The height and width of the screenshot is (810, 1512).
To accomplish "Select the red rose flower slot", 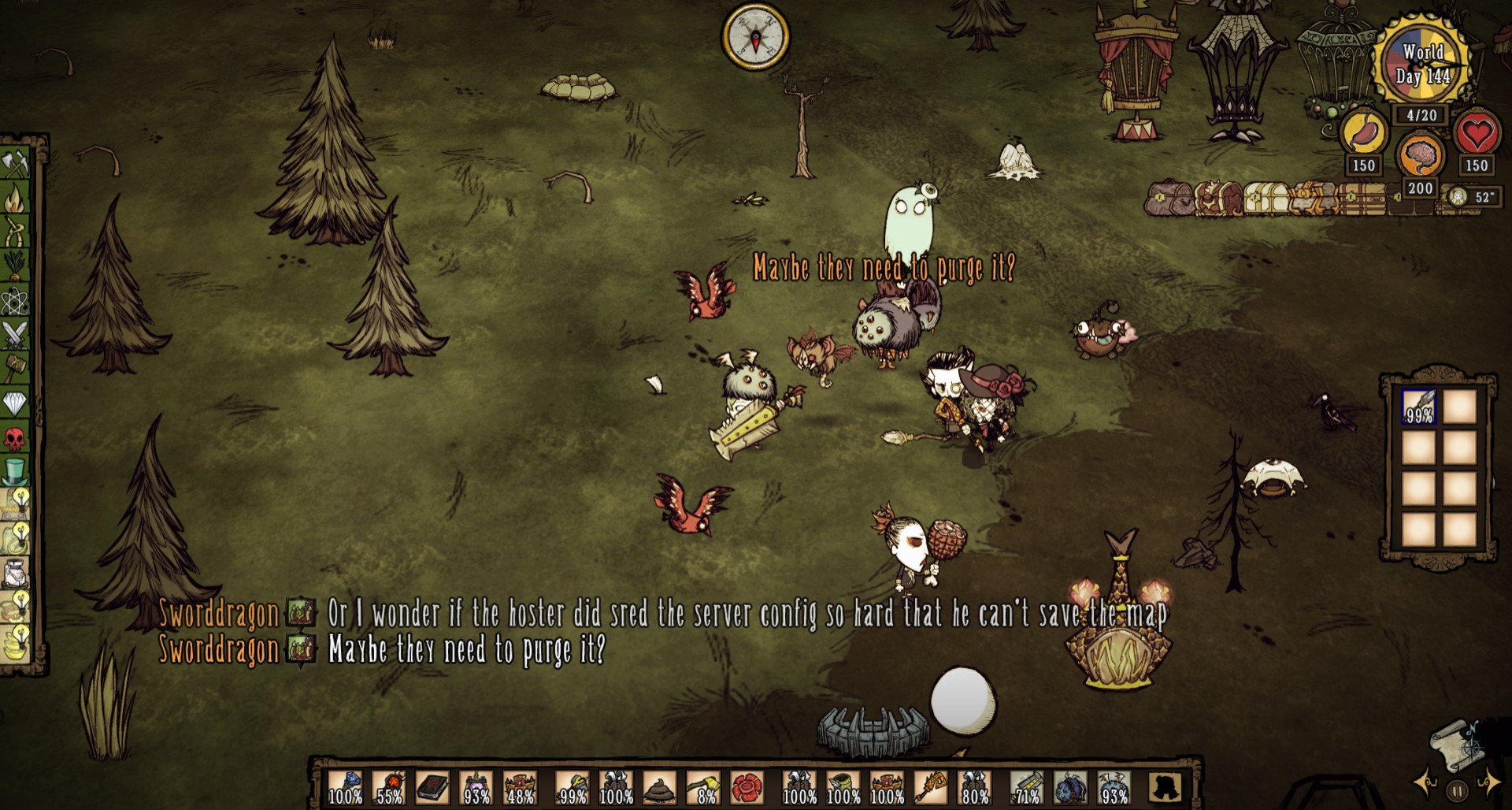I will pyautogui.click(x=747, y=786).
